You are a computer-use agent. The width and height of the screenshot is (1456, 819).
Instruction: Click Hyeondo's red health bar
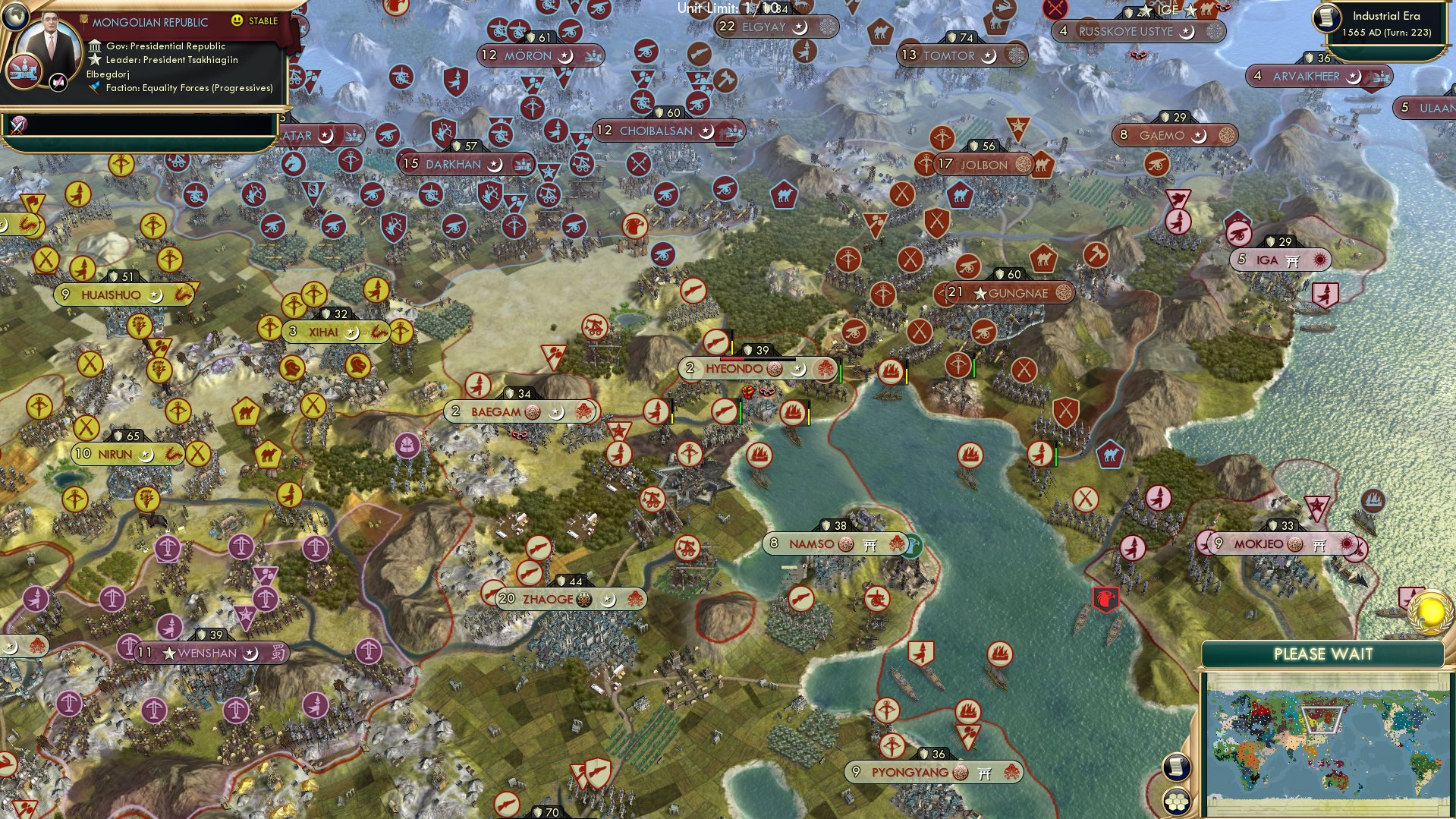[x=732, y=359]
